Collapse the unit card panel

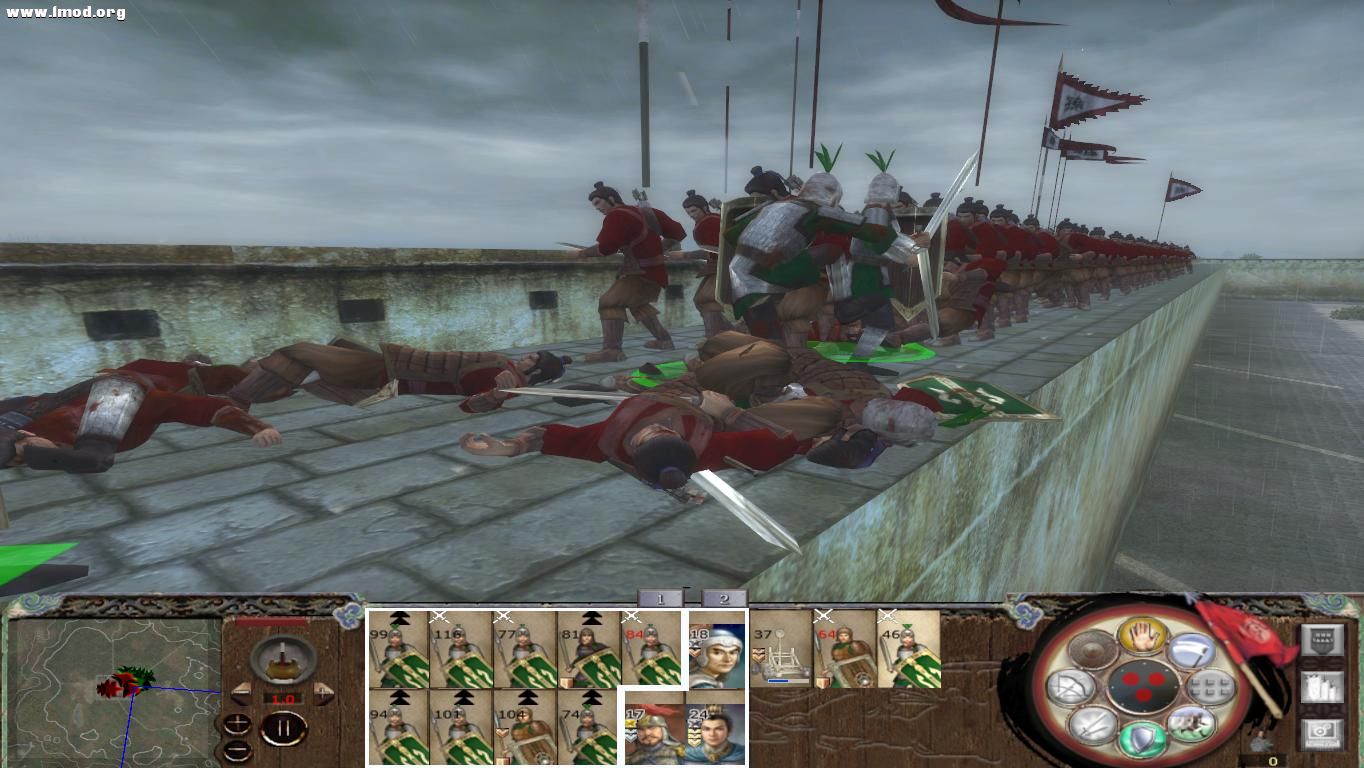(686, 589)
